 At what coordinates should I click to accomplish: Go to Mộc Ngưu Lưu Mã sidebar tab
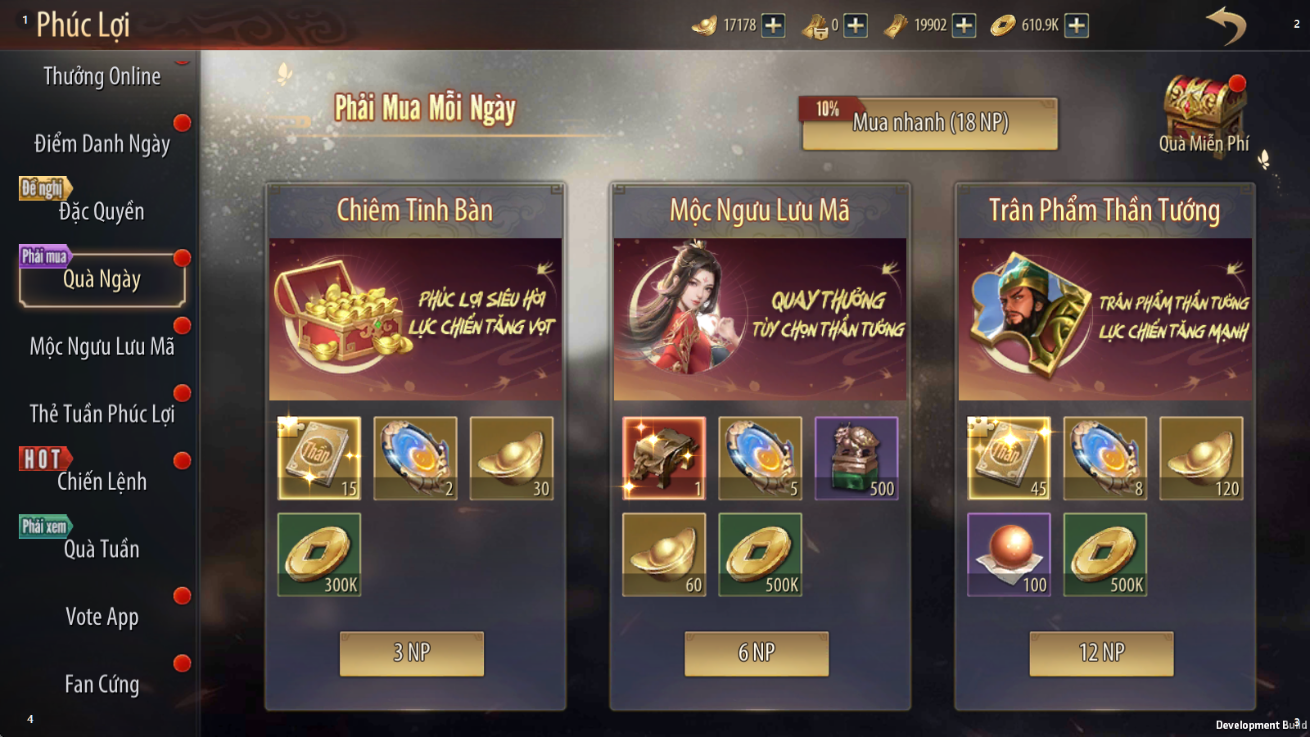pos(101,347)
